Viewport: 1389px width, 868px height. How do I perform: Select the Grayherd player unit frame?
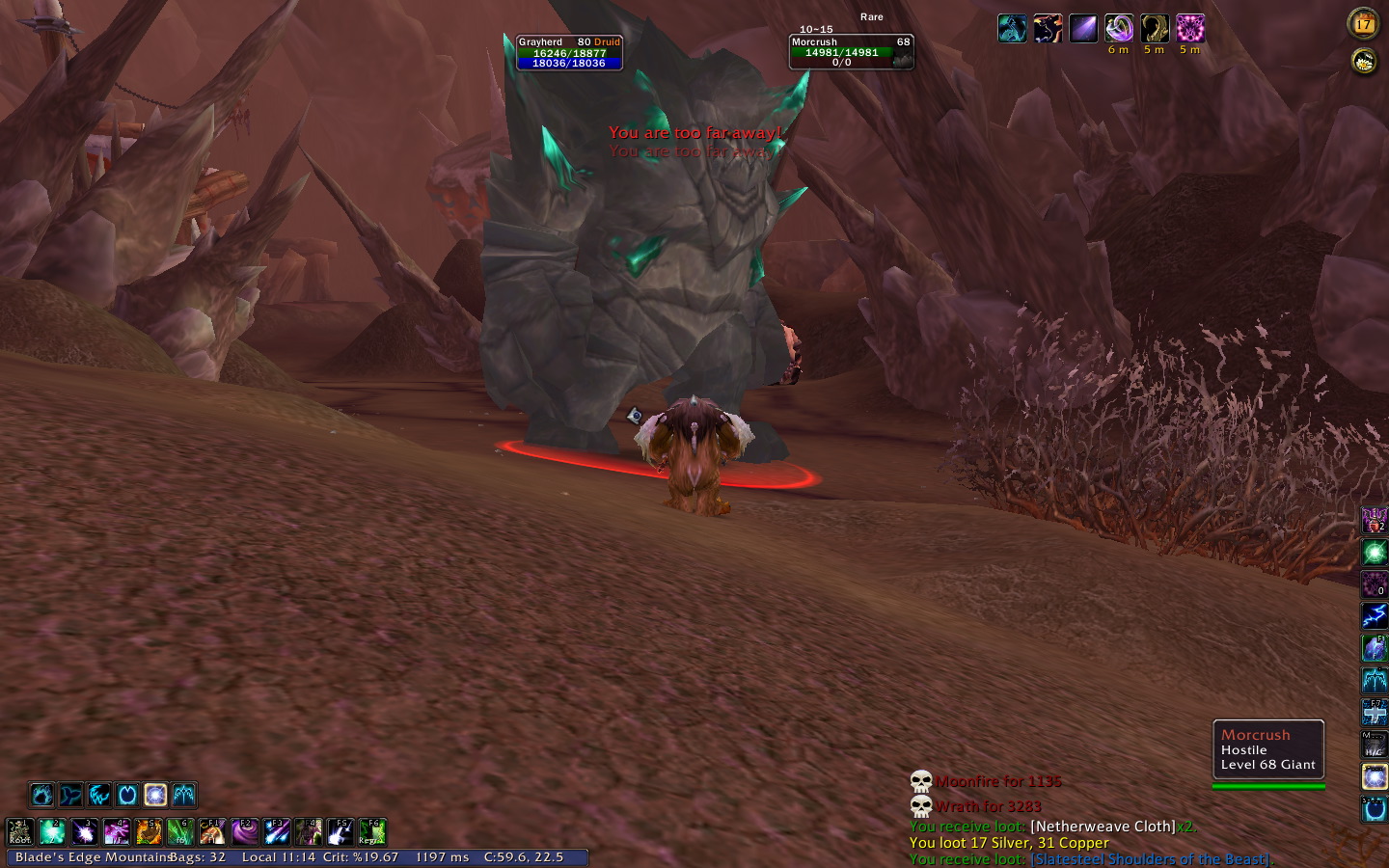pos(568,52)
